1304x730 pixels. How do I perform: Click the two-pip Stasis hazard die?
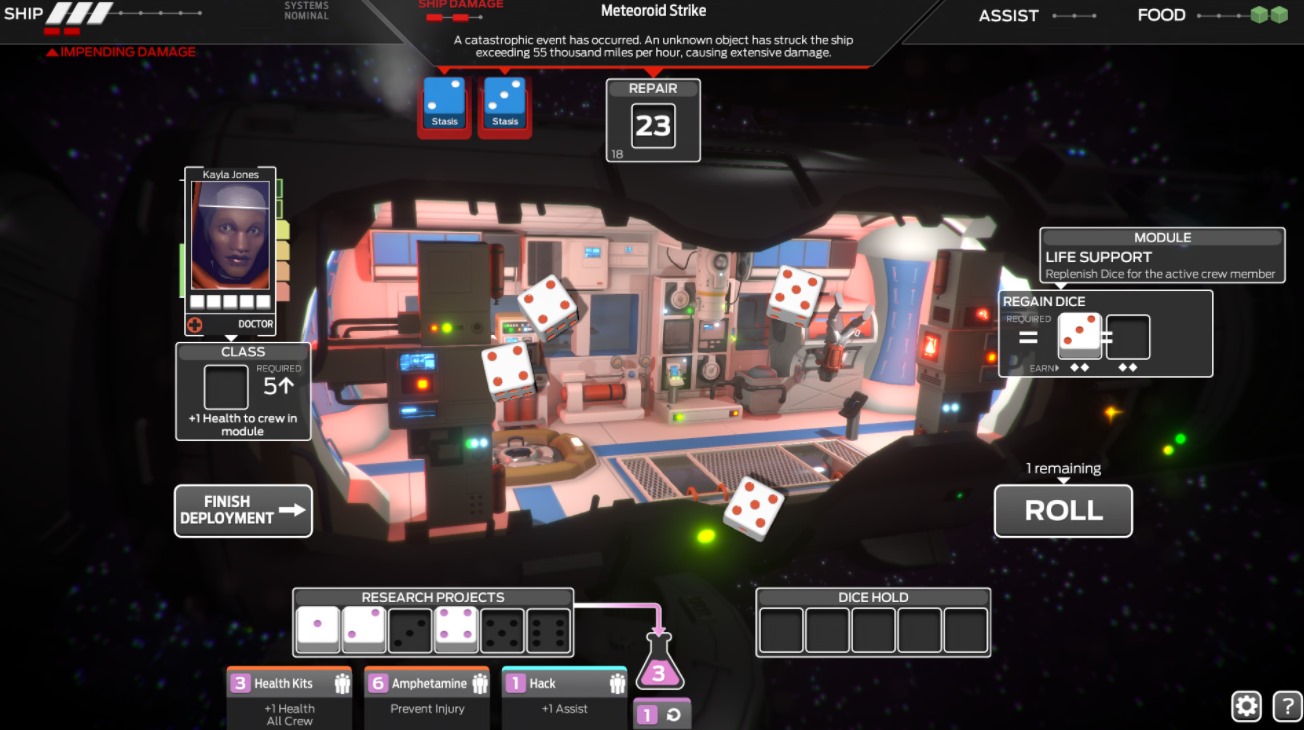(444, 106)
